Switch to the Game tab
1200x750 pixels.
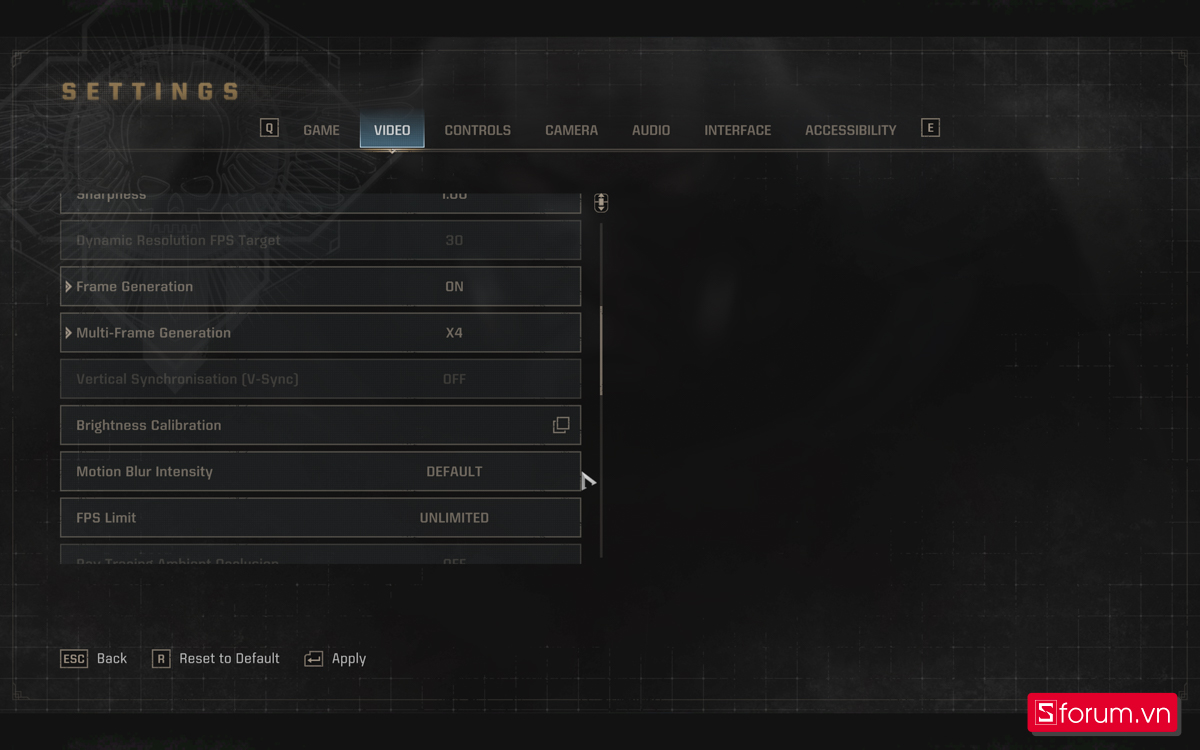click(321, 130)
